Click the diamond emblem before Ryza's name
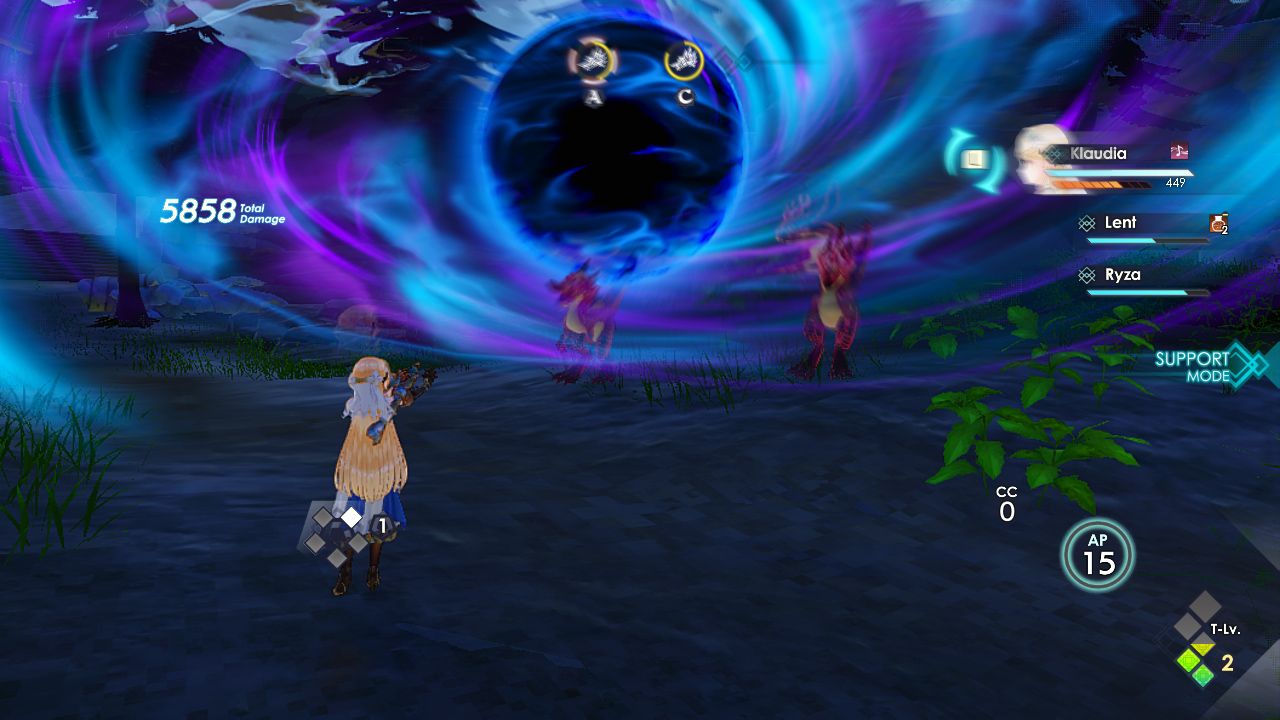Viewport: 1280px width, 720px height. tap(1088, 276)
